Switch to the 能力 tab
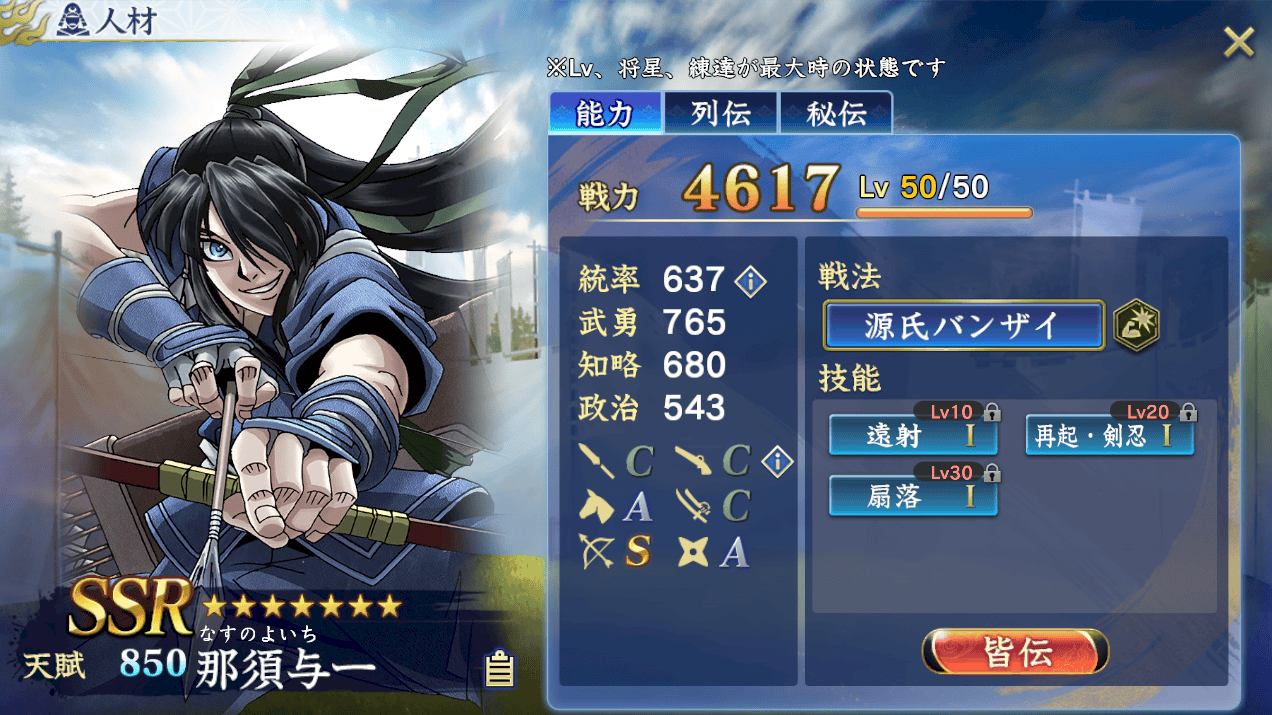 [605, 113]
